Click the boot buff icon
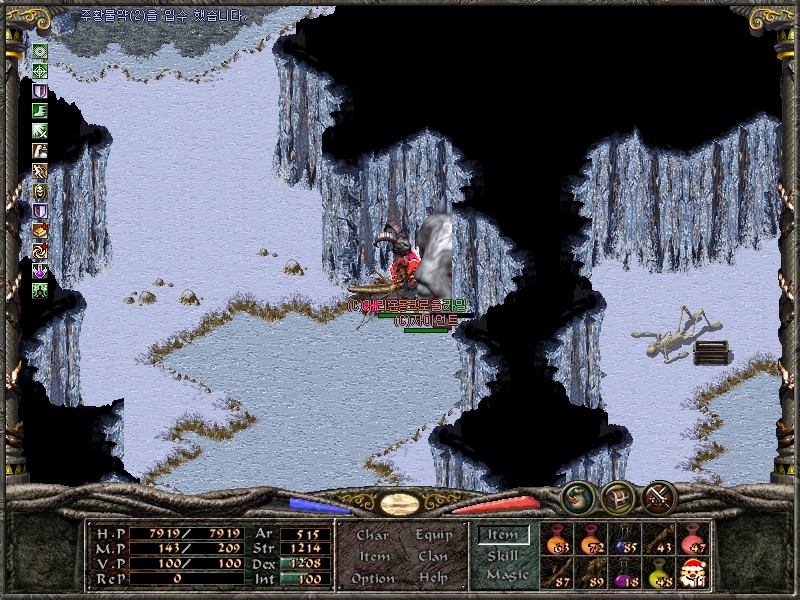The image size is (800, 600). coord(40,110)
